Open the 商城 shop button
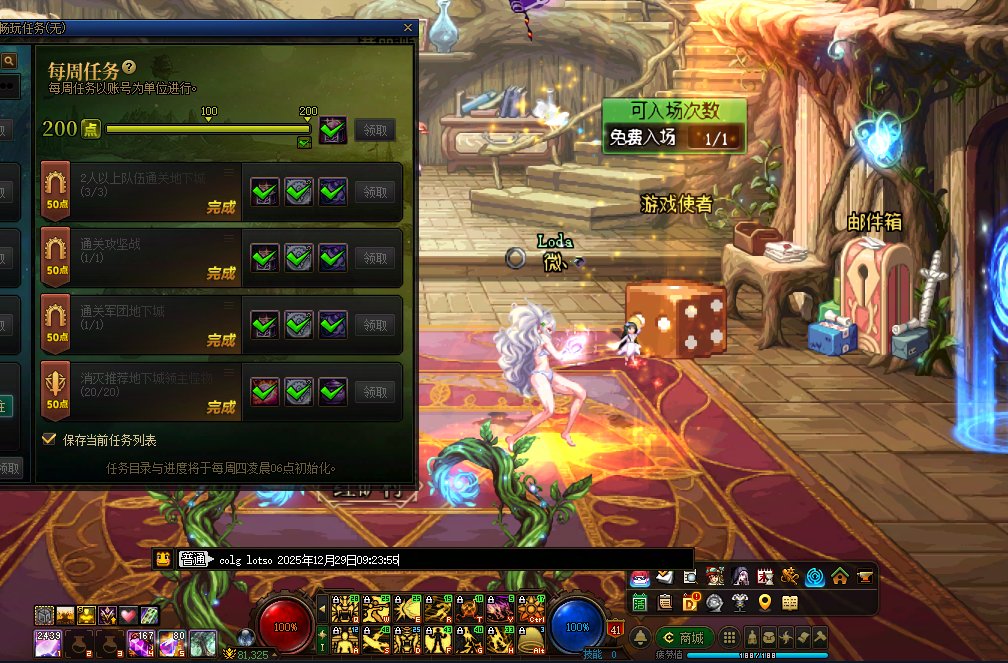Viewport: 1008px width, 663px height. (684, 637)
